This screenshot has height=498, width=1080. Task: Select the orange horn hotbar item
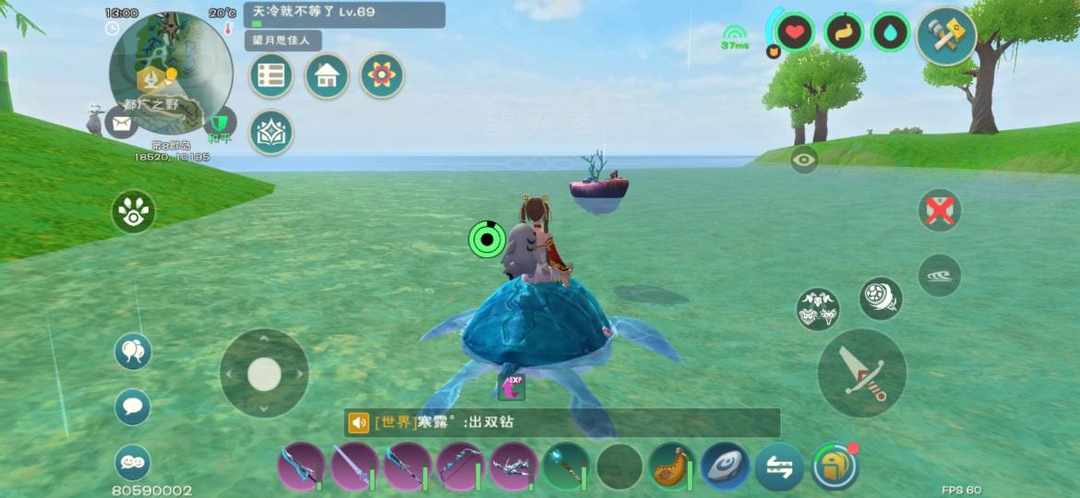click(x=672, y=467)
